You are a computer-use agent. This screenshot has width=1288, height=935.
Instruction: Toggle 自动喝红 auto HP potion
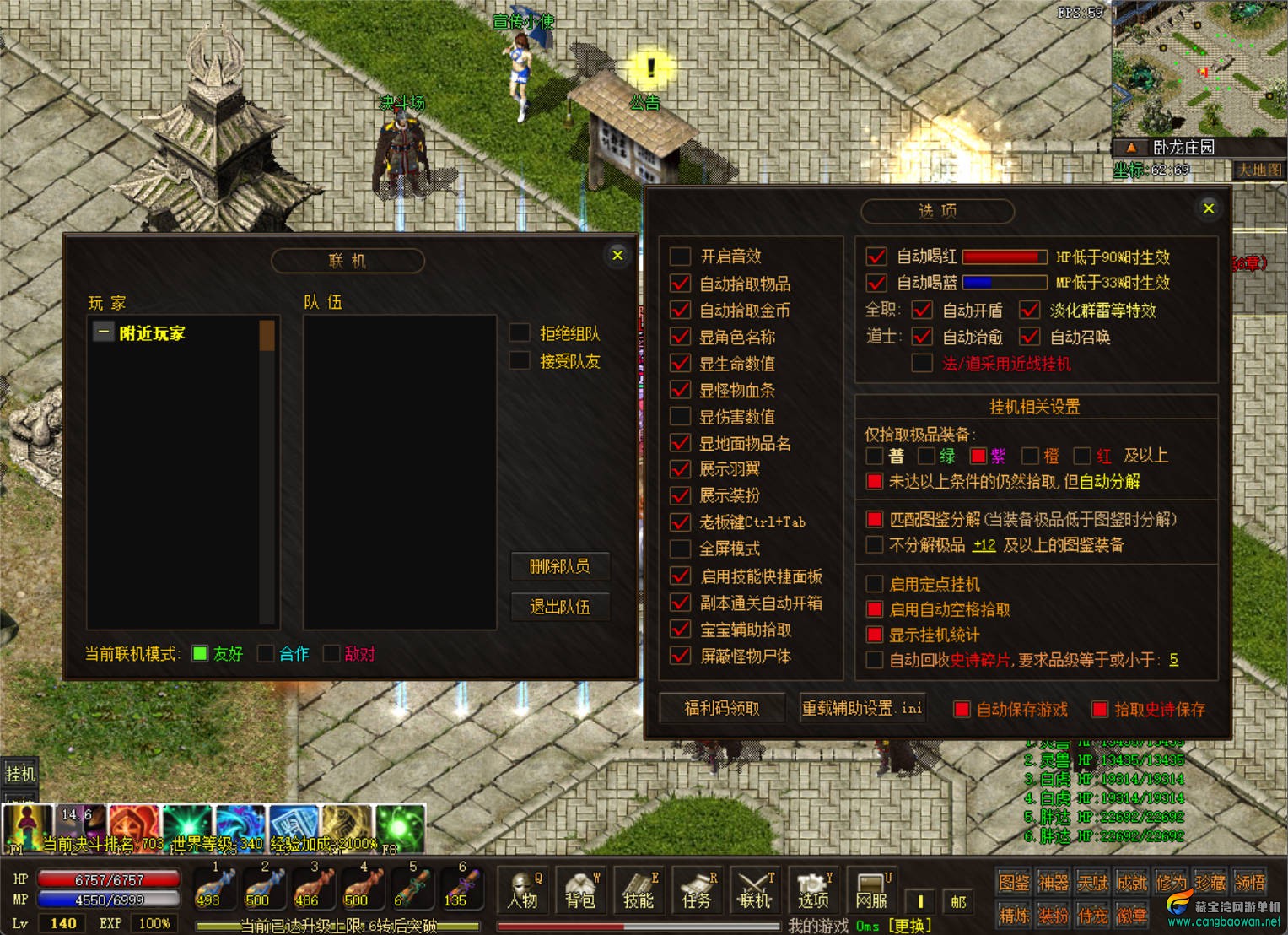876,257
